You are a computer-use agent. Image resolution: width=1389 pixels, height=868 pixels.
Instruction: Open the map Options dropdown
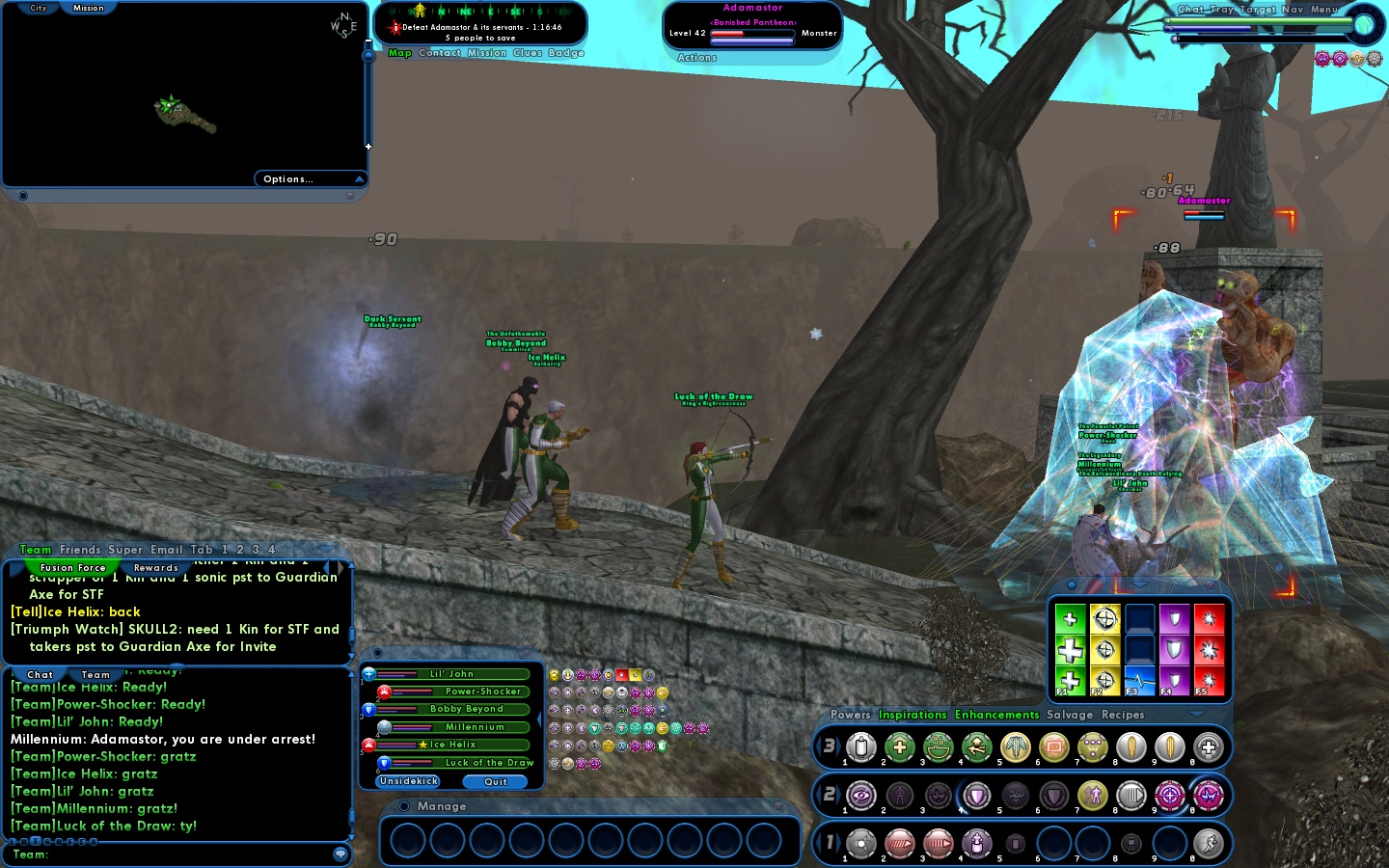(309, 178)
